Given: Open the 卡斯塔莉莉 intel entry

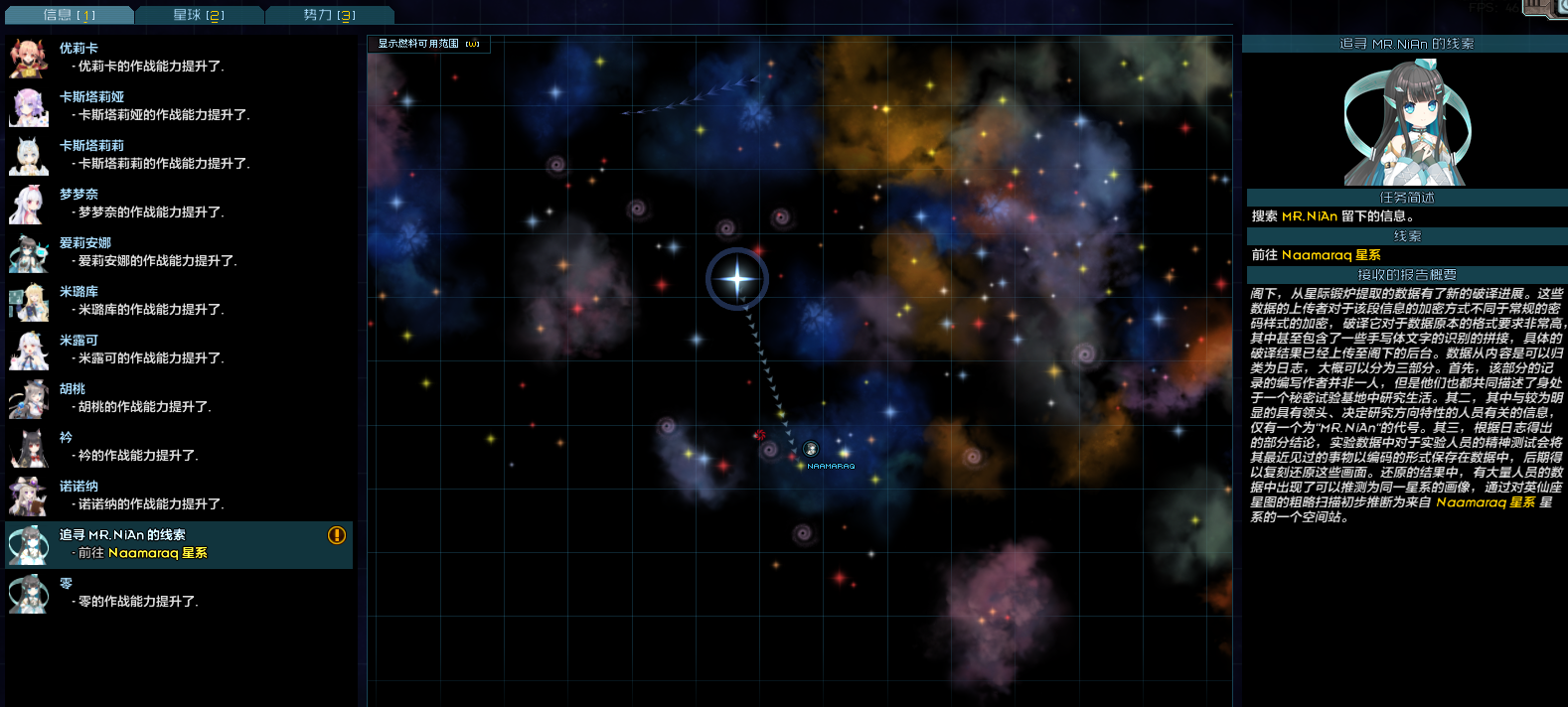Looking at the screenshot, I should click(x=179, y=155).
